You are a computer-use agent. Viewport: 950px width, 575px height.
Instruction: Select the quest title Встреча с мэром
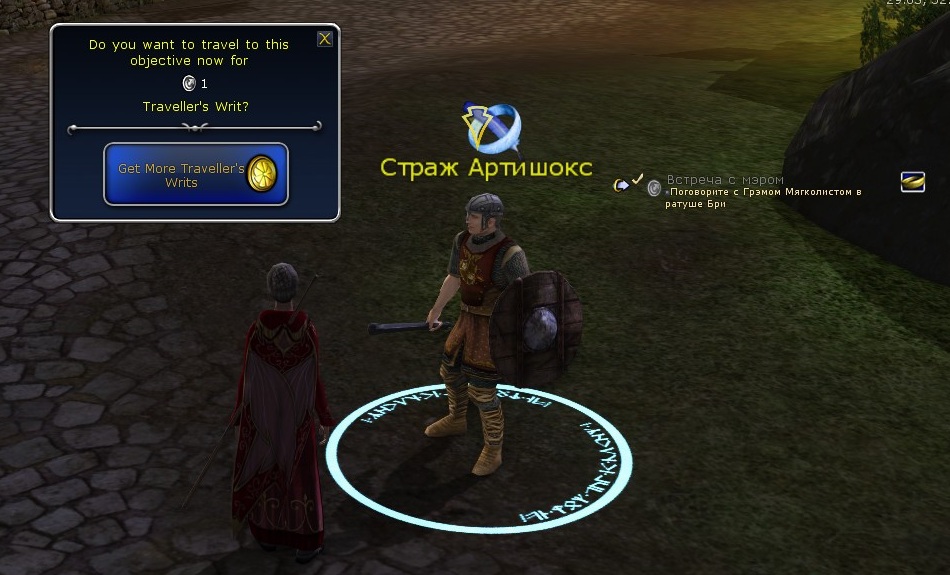pyautogui.click(x=725, y=180)
